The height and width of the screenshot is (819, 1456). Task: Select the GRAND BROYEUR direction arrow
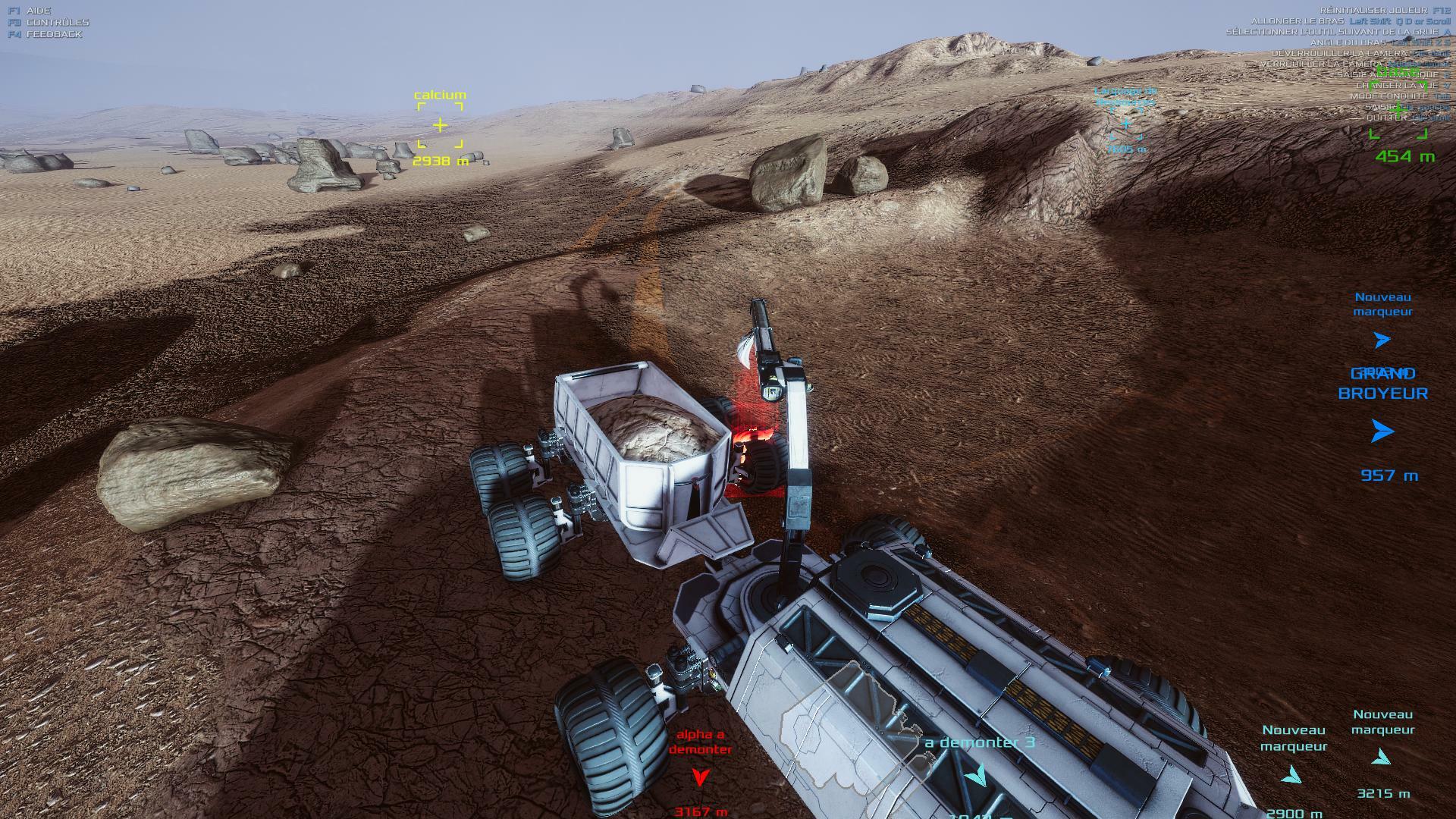click(x=1382, y=432)
